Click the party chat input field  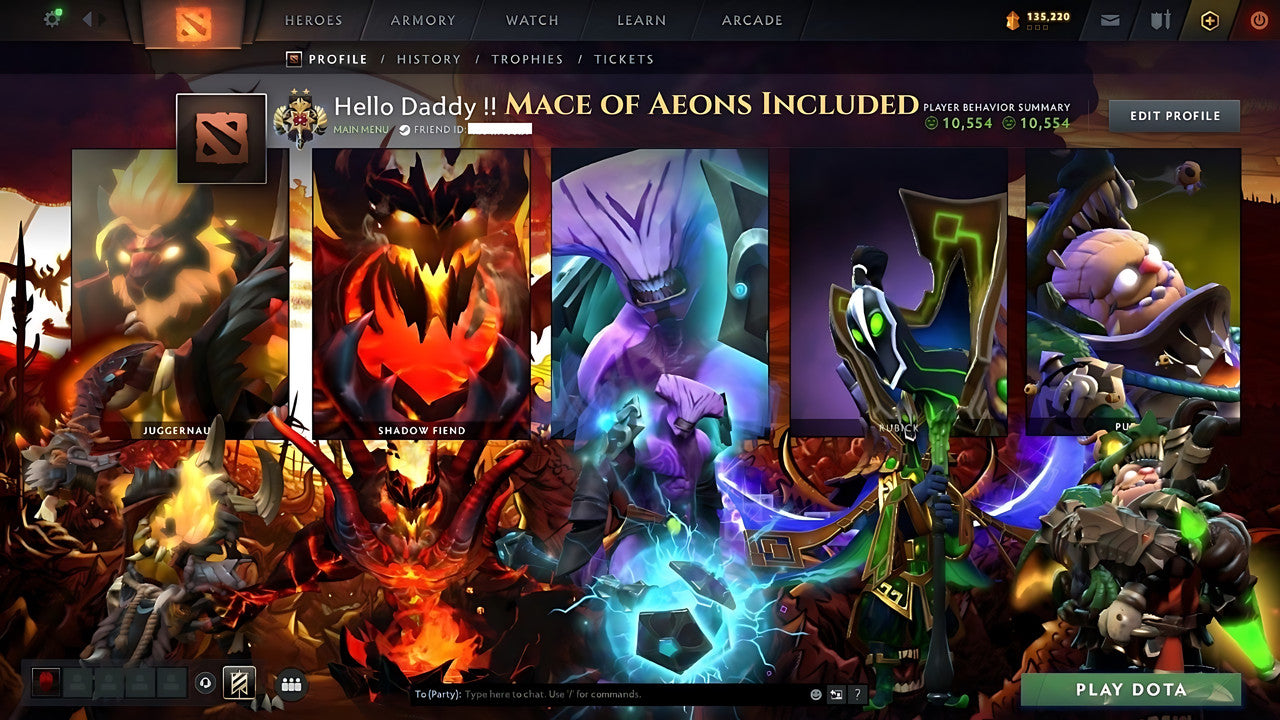[600, 692]
